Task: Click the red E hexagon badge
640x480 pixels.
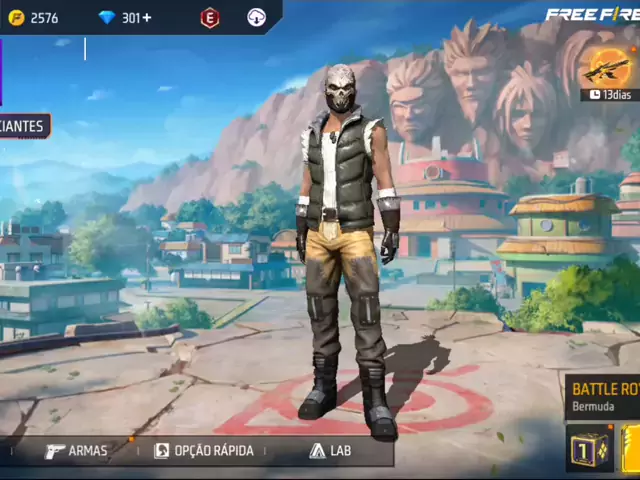Action: point(210,18)
